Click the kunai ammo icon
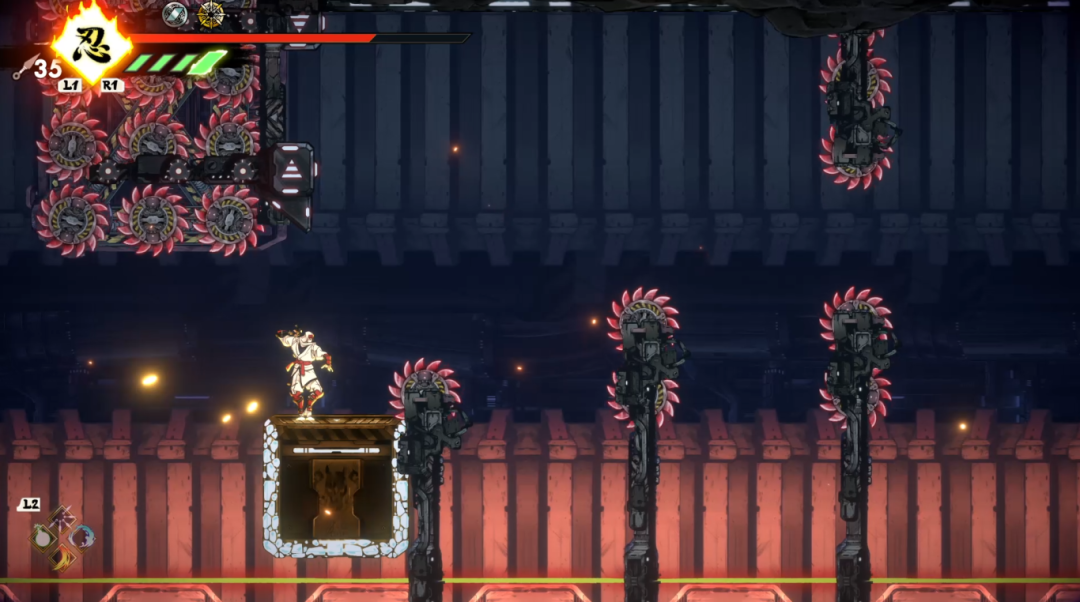This screenshot has width=1080, height=602. click(22, 68)
